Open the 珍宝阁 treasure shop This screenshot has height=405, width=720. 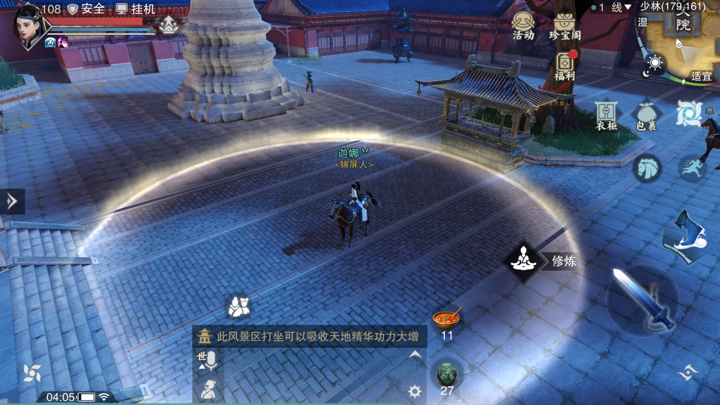tap(565, 24)
